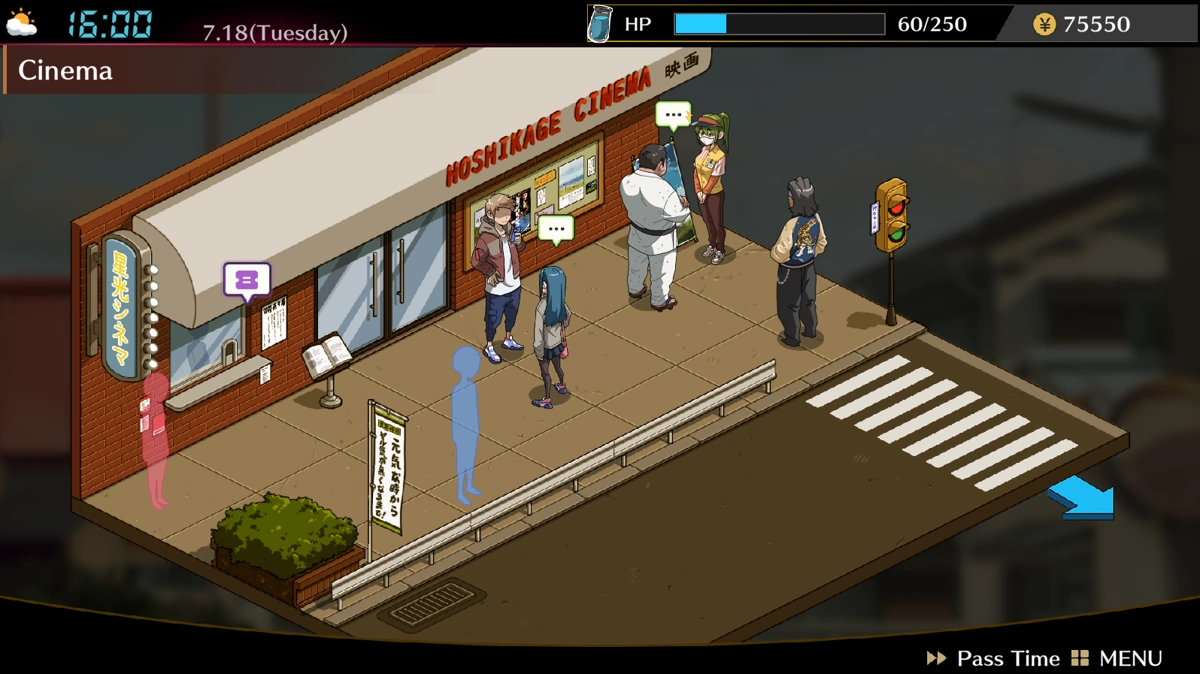This screenshot has width=1200, height=674.
Task: Open the speech bubble above the man in white
Action: 673,115
